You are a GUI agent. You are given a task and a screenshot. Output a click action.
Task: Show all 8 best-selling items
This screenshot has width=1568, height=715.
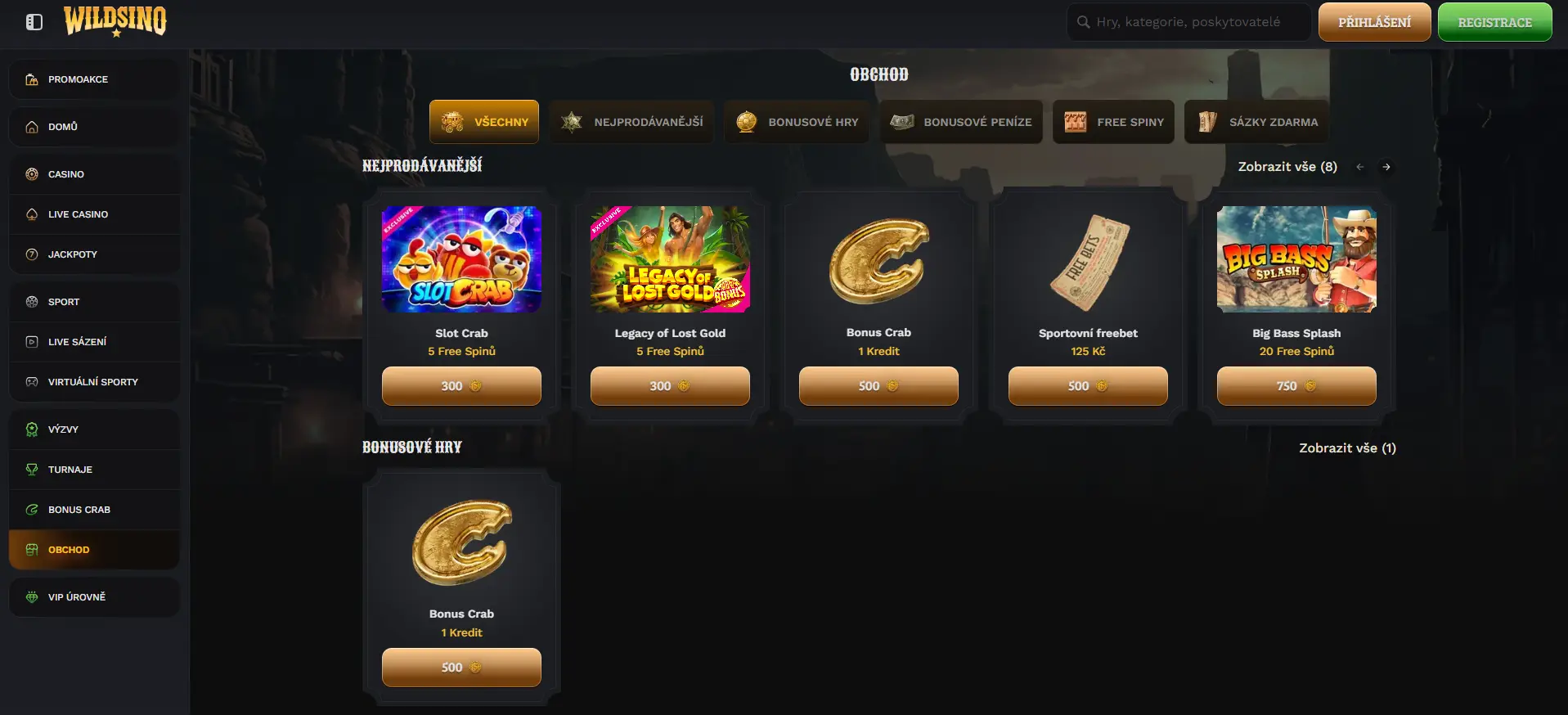(1287, 167)
